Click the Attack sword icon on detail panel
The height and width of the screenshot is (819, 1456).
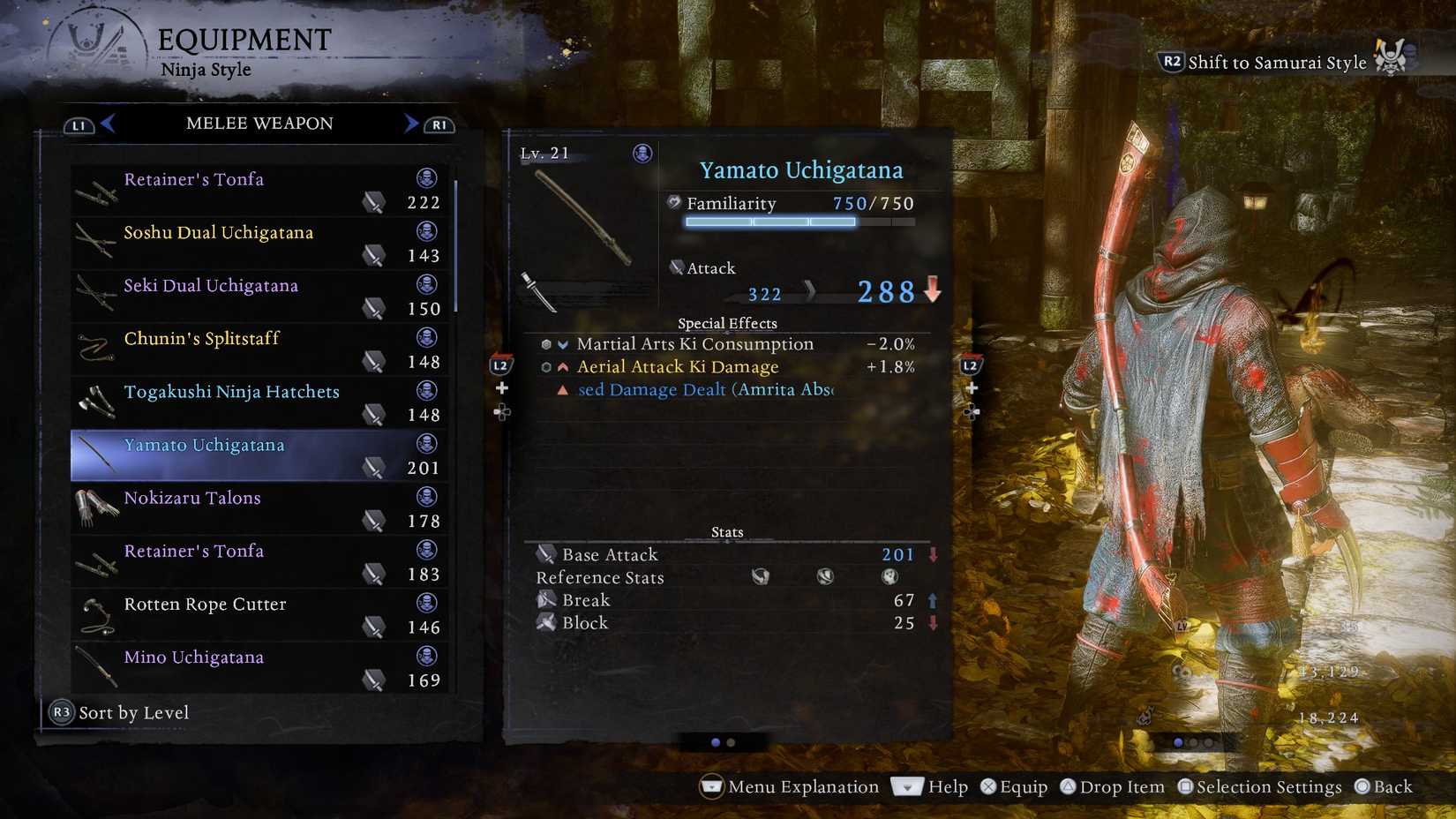(x=678, y=267)
